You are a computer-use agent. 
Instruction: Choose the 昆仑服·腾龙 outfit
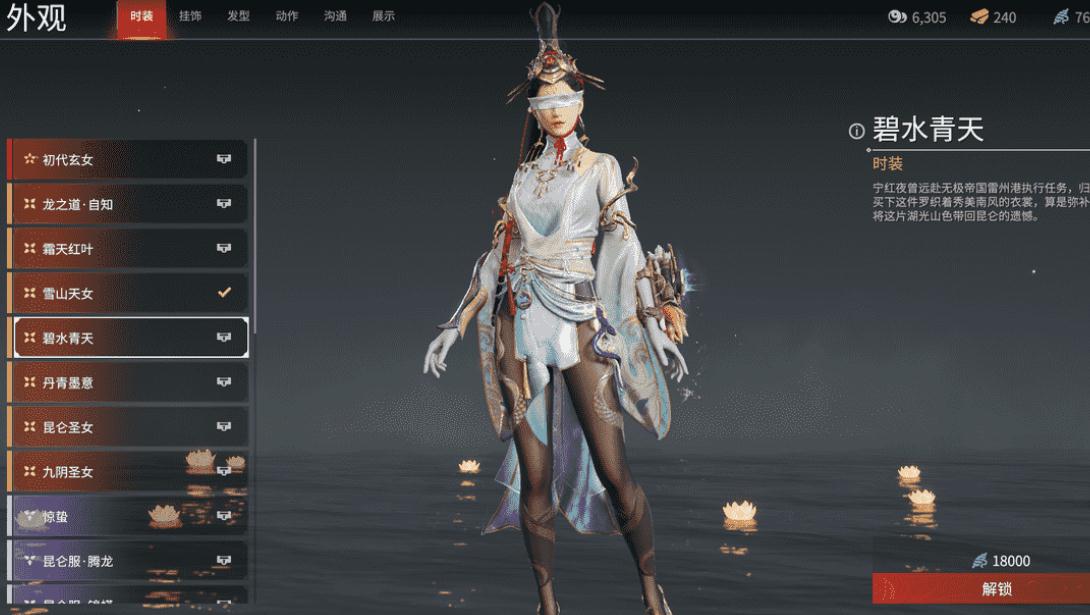tap(128, 561)
